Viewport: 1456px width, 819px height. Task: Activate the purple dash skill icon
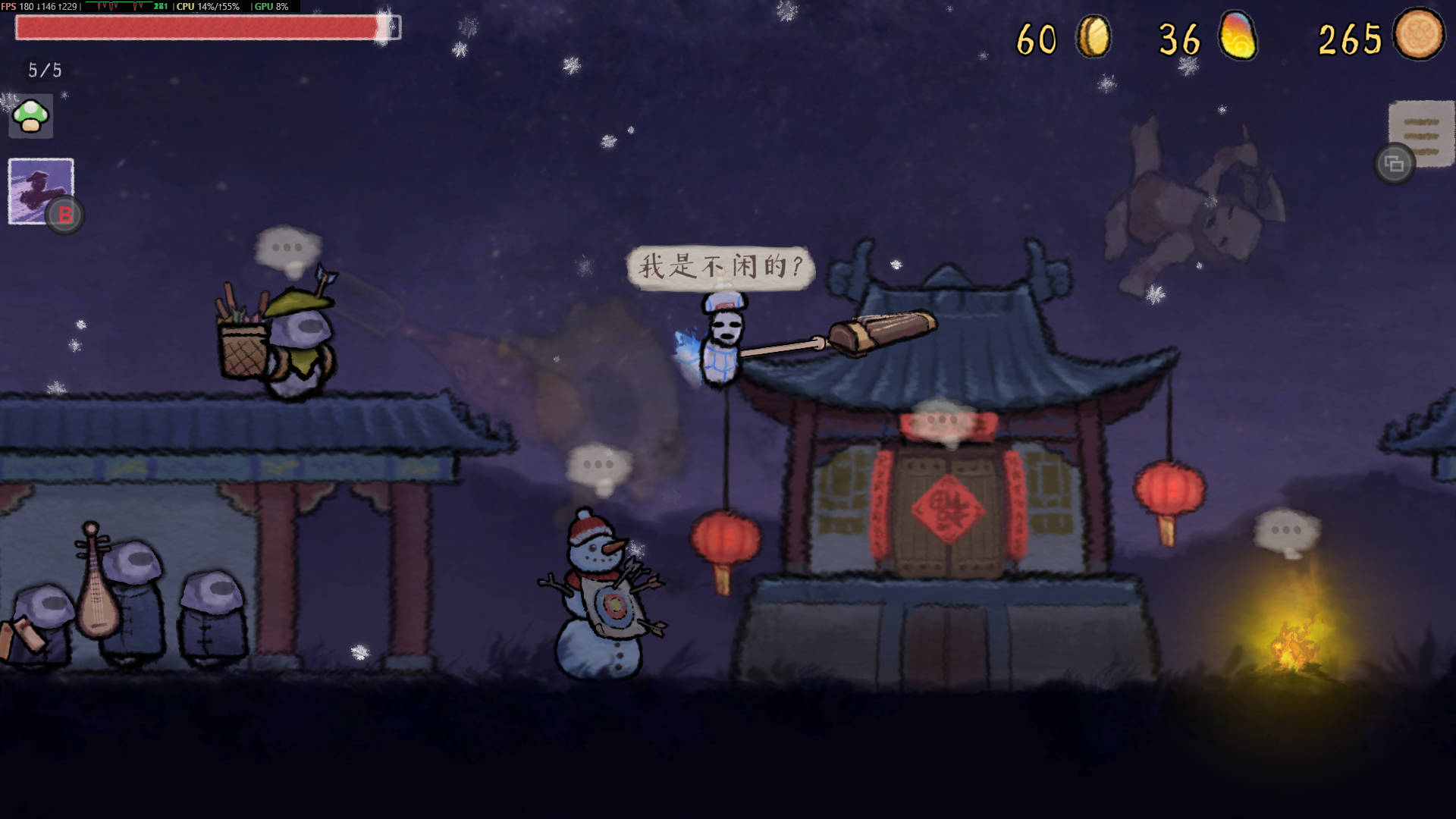pyautogui.click(x=41, y=190)
